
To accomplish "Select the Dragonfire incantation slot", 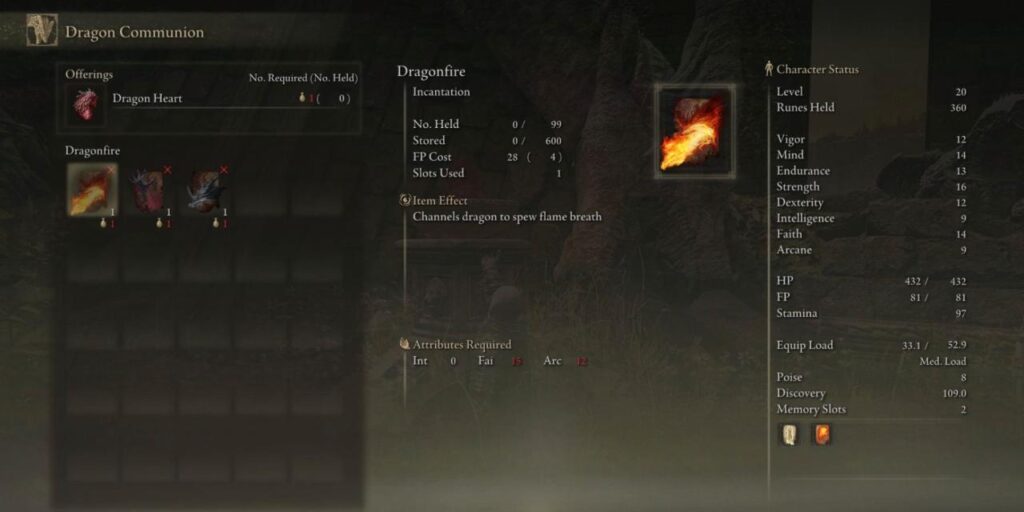I will (x=92, y=190).
